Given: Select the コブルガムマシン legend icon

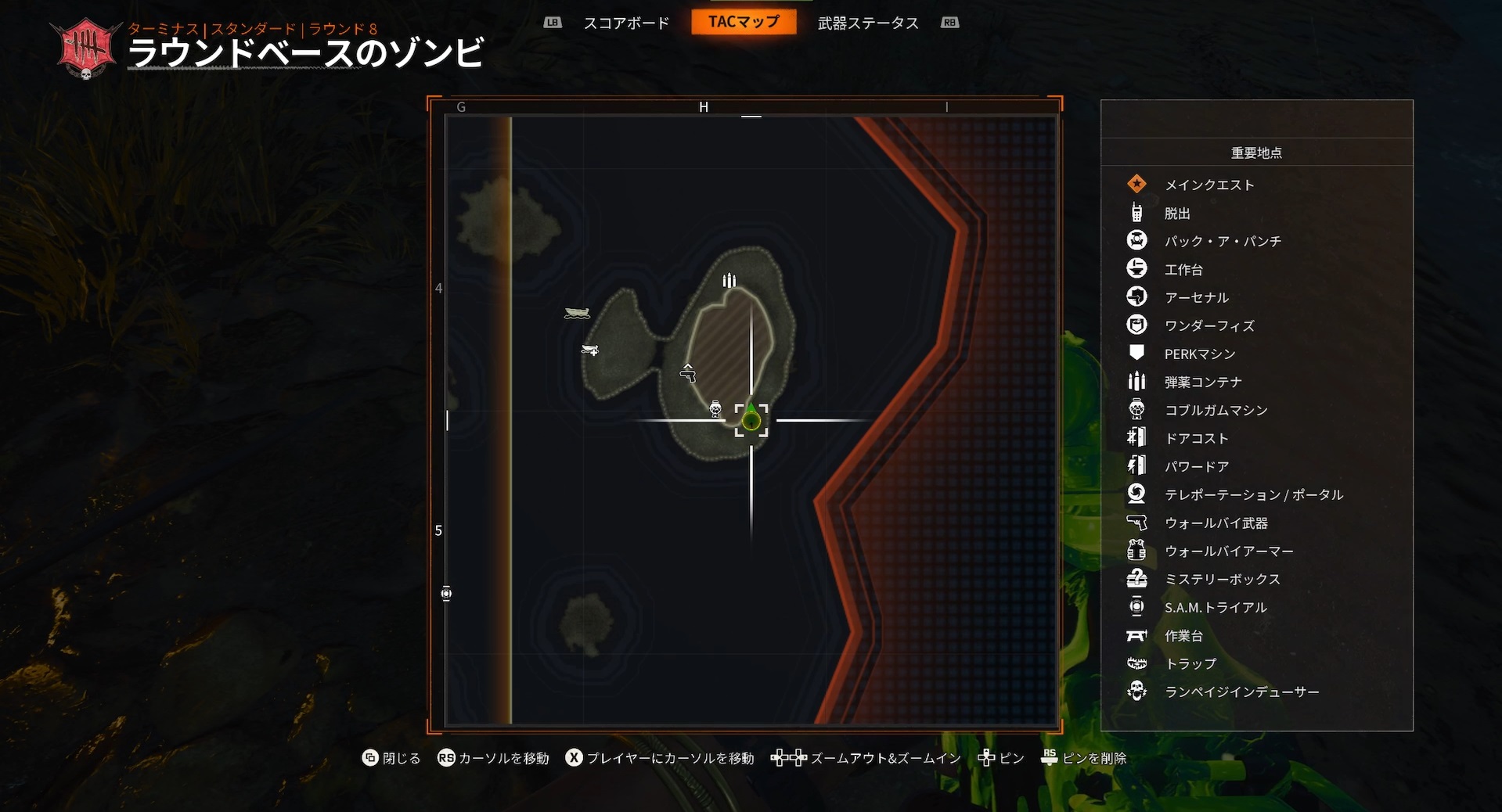Looking at the screenshot, I should point(1136,409).
